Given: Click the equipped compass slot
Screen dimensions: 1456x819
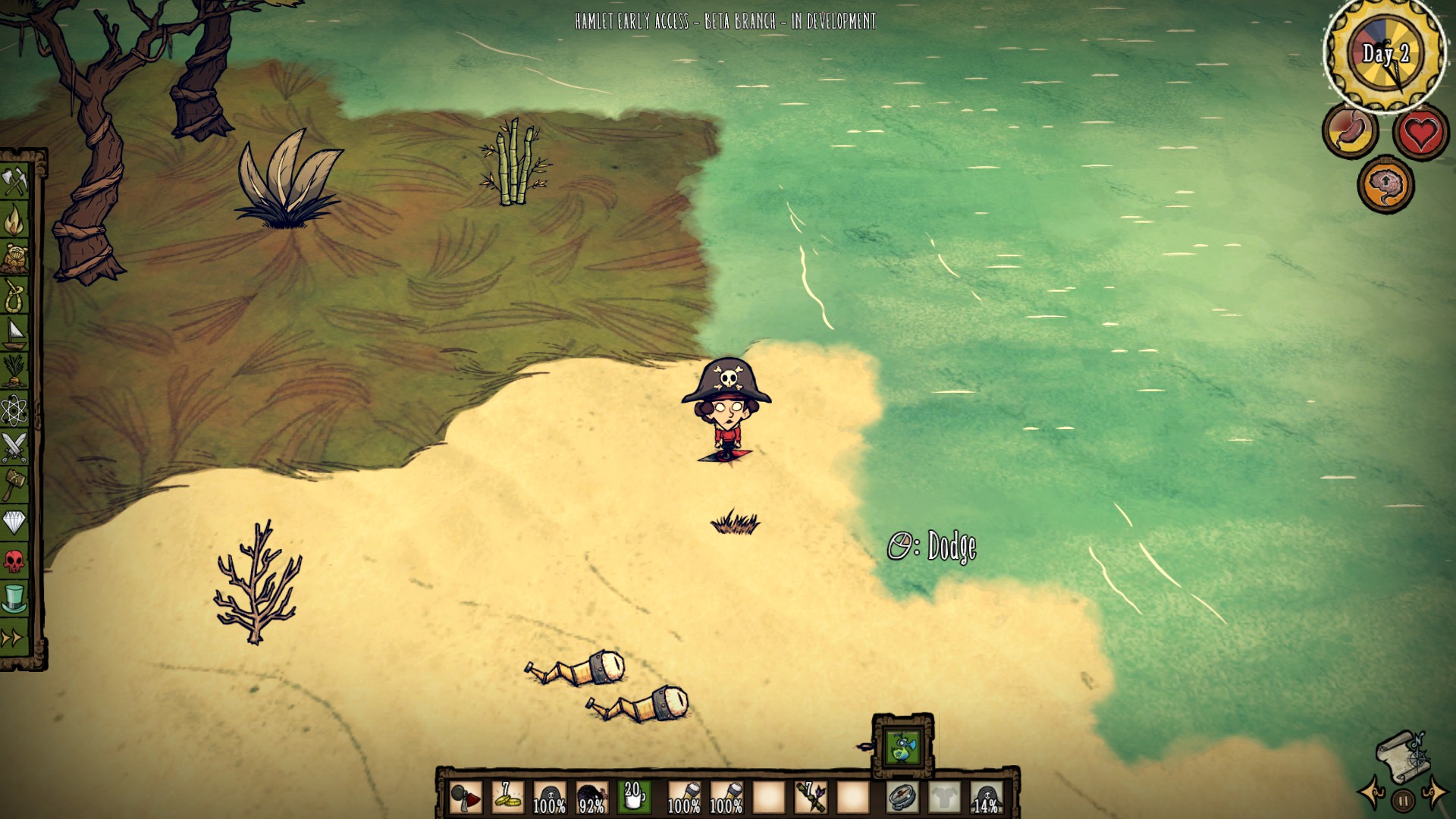Looking at the screenshot, I should 902,797.
